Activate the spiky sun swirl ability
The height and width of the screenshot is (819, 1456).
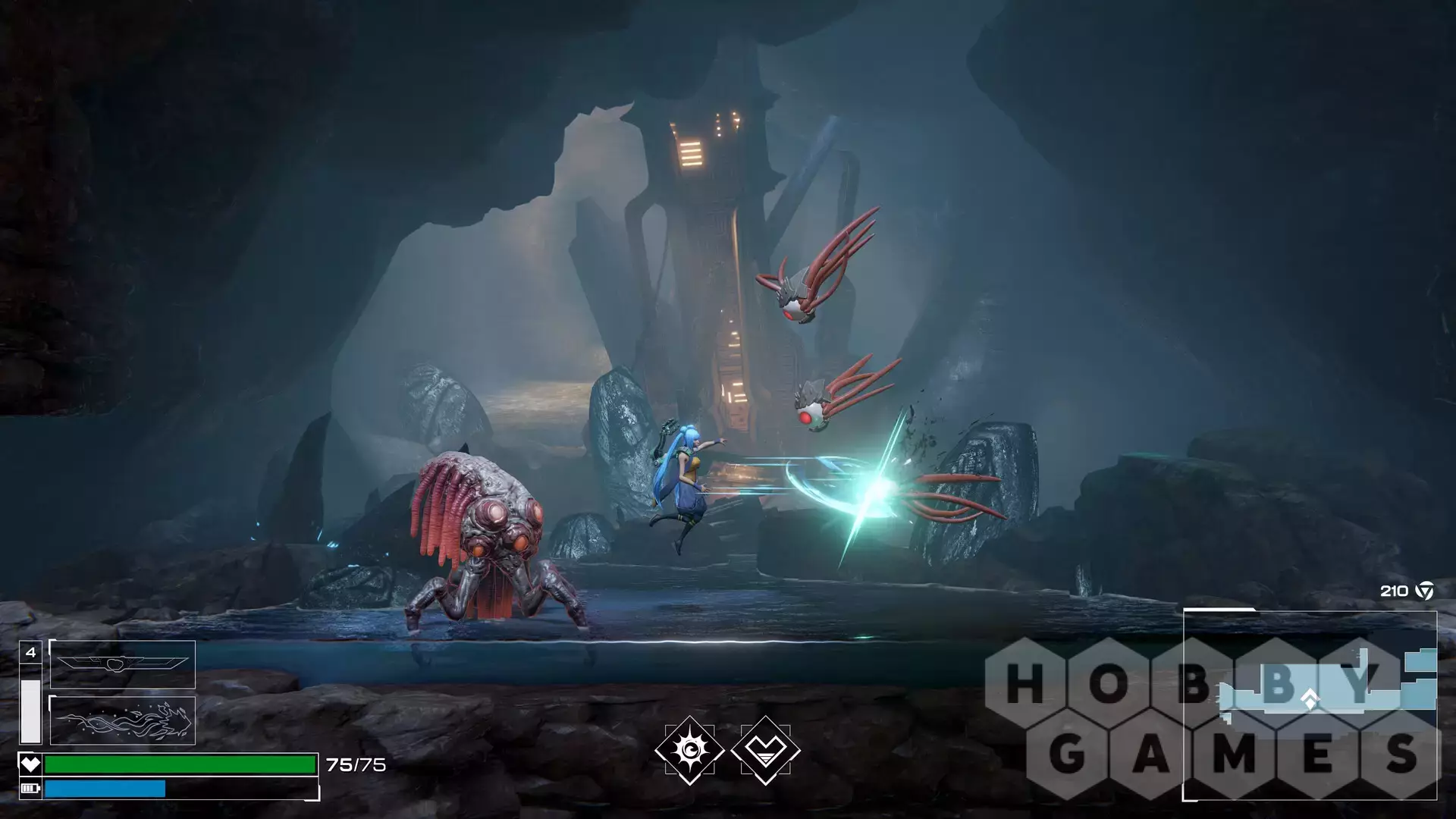689,750
